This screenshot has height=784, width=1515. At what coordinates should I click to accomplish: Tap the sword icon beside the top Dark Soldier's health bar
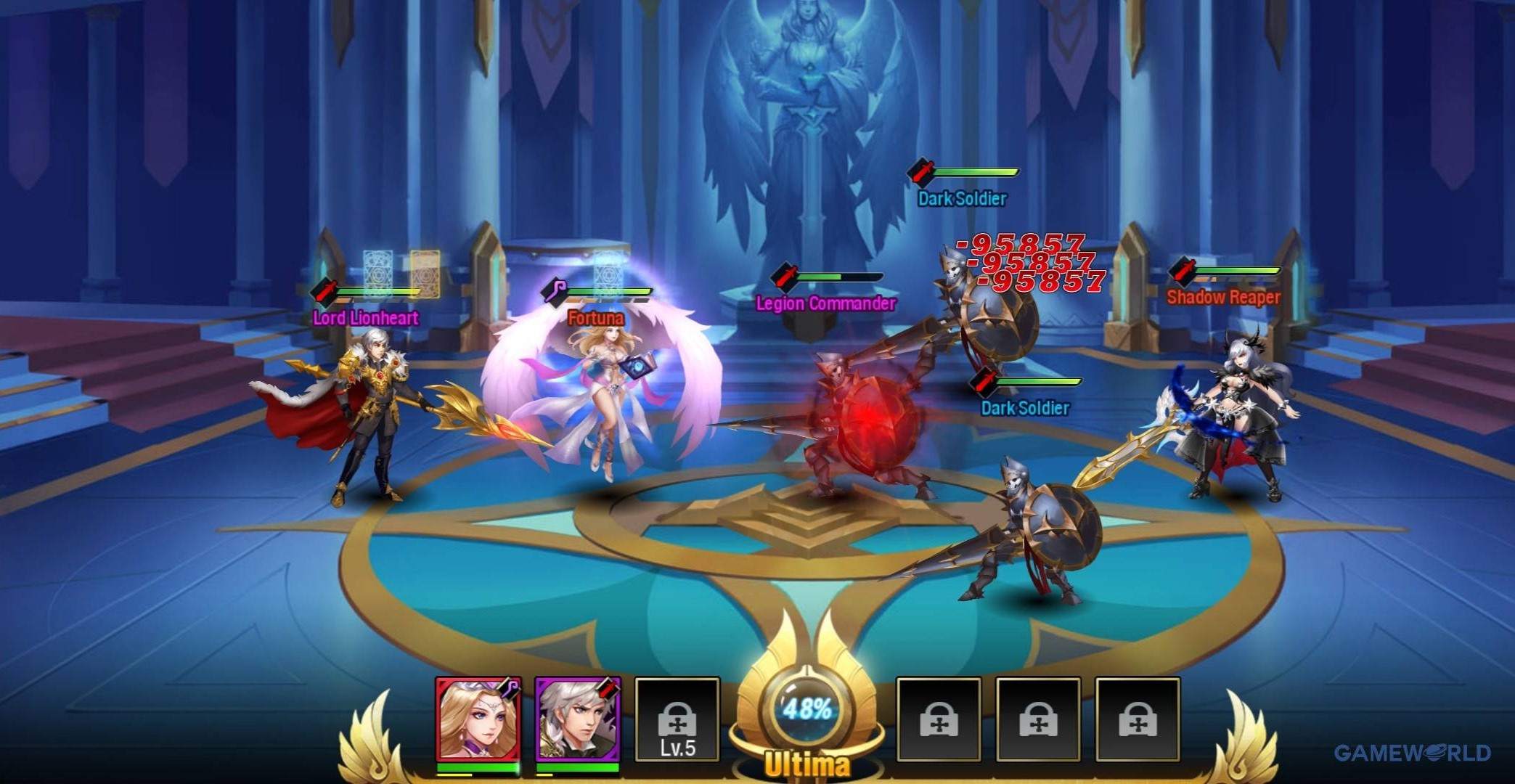(920, 171)
